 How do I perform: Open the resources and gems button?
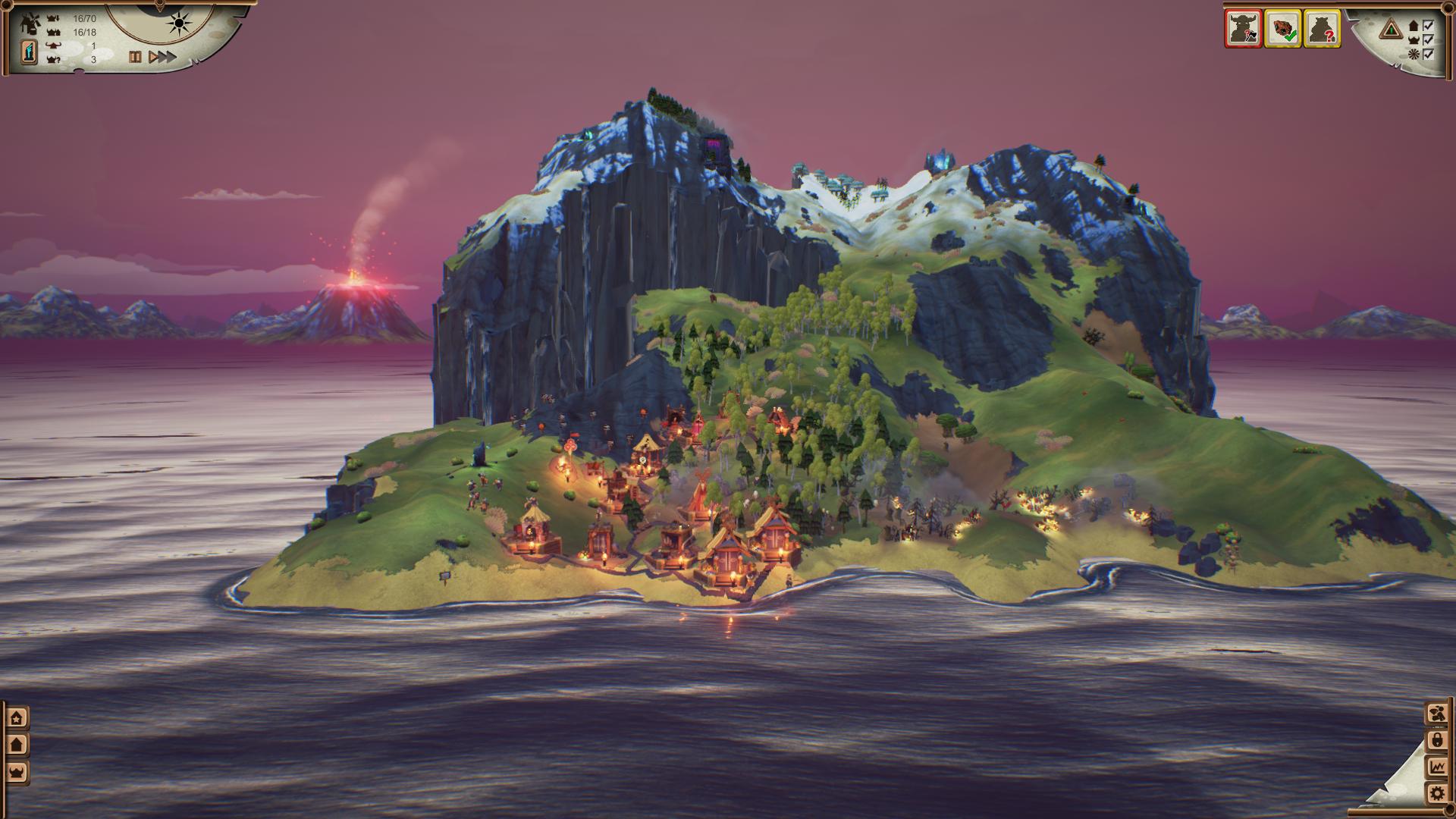(x=1436, y=714)
